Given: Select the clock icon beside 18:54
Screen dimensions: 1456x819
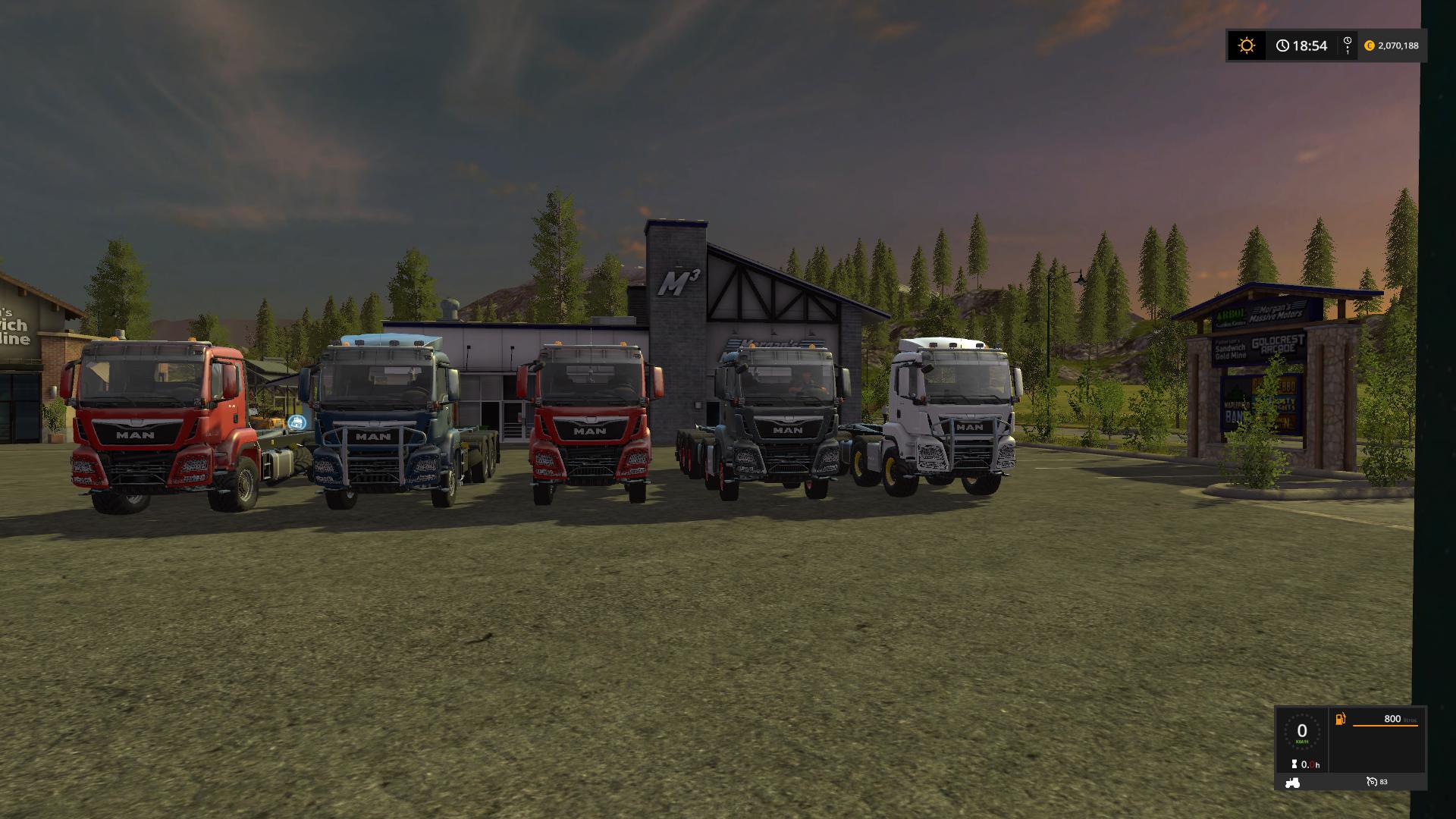Looking at the screenshot, I should coord(1282,45).
